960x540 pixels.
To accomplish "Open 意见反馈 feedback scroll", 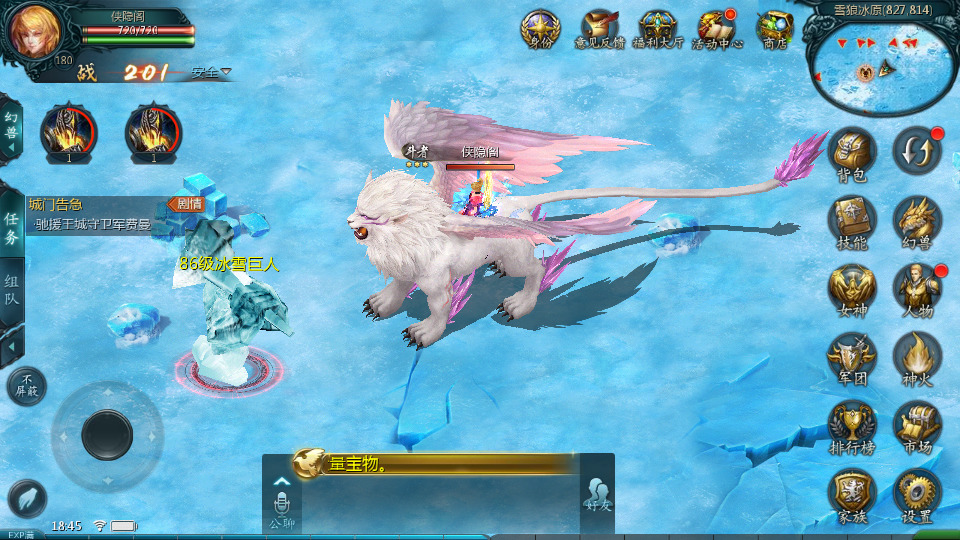I will click(599, 28).
